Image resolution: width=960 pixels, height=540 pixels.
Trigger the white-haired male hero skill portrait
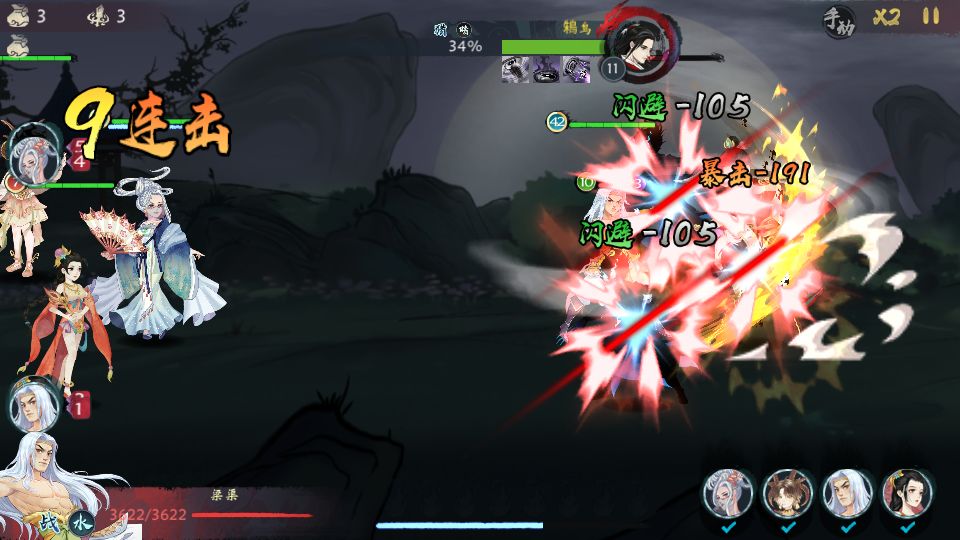click(x=848, y=493)
